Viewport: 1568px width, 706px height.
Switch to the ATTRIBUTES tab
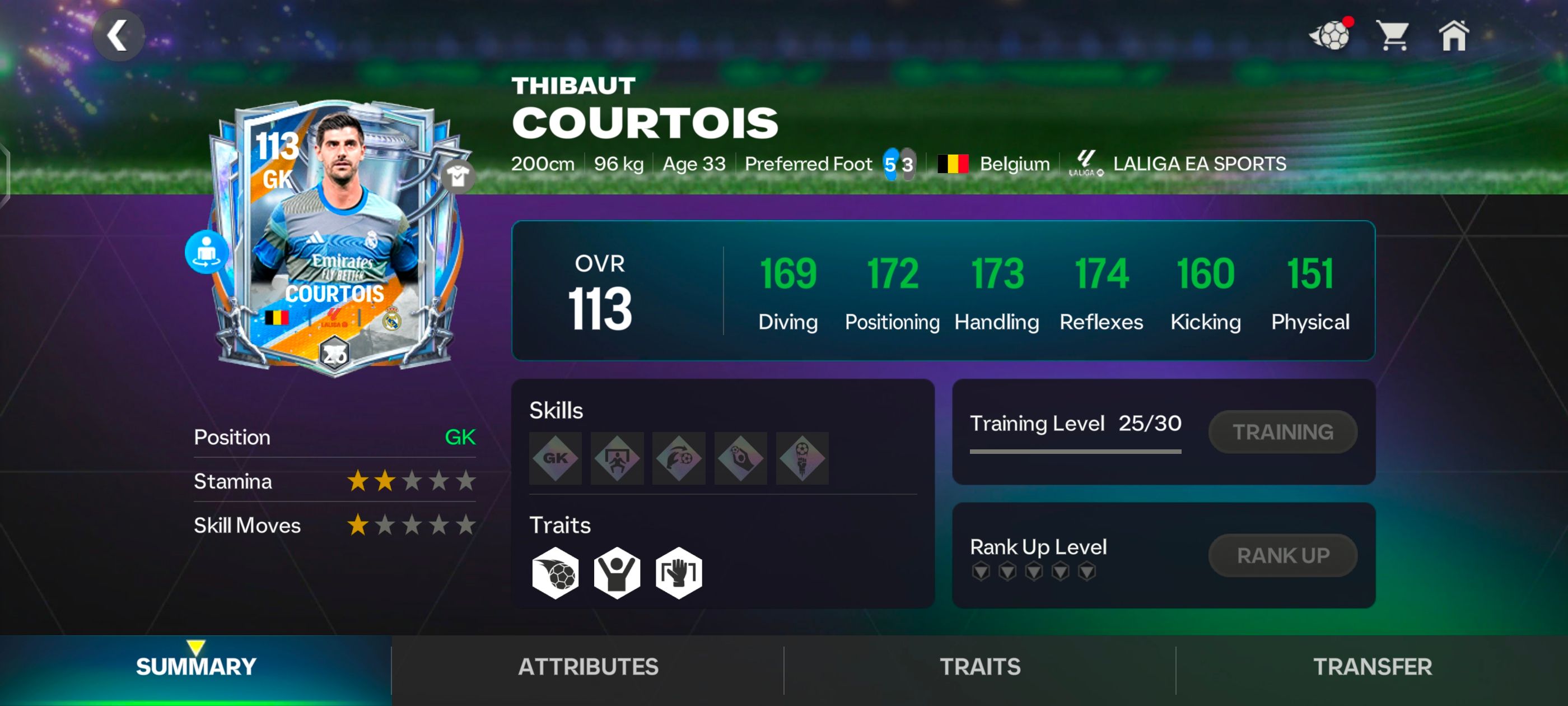pos(588,667)
